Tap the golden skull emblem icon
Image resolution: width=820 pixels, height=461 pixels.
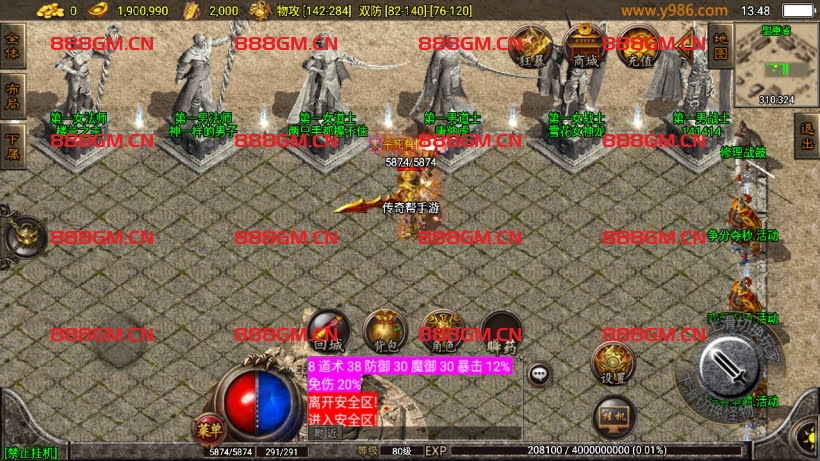click(x=24, y=239)
